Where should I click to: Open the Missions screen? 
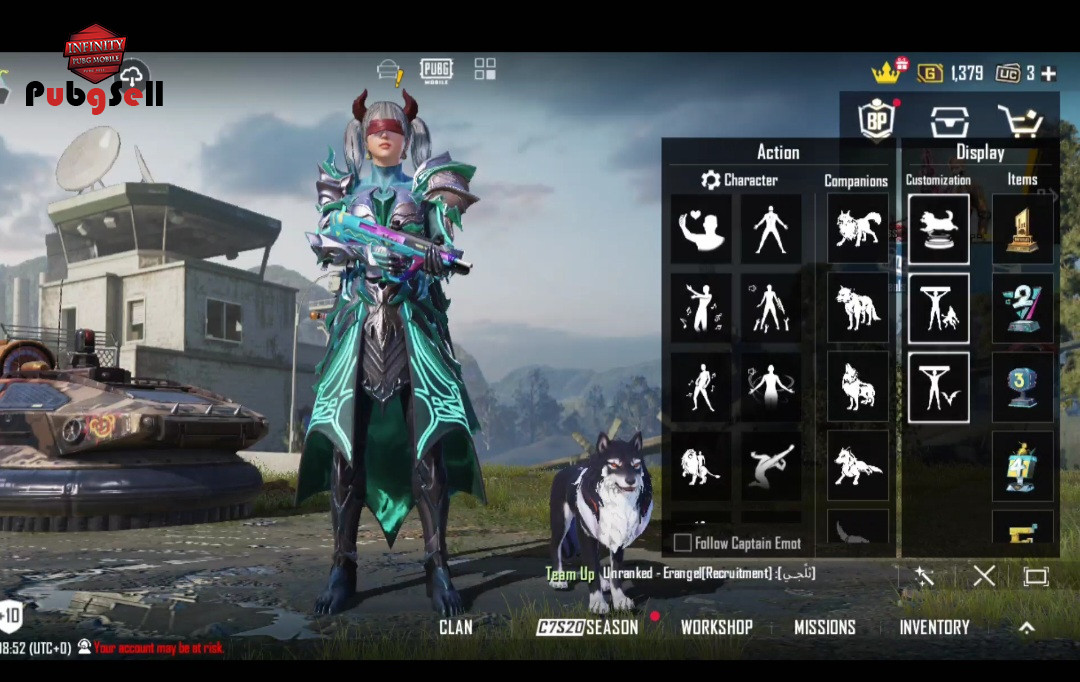click(x=825, y=627)
